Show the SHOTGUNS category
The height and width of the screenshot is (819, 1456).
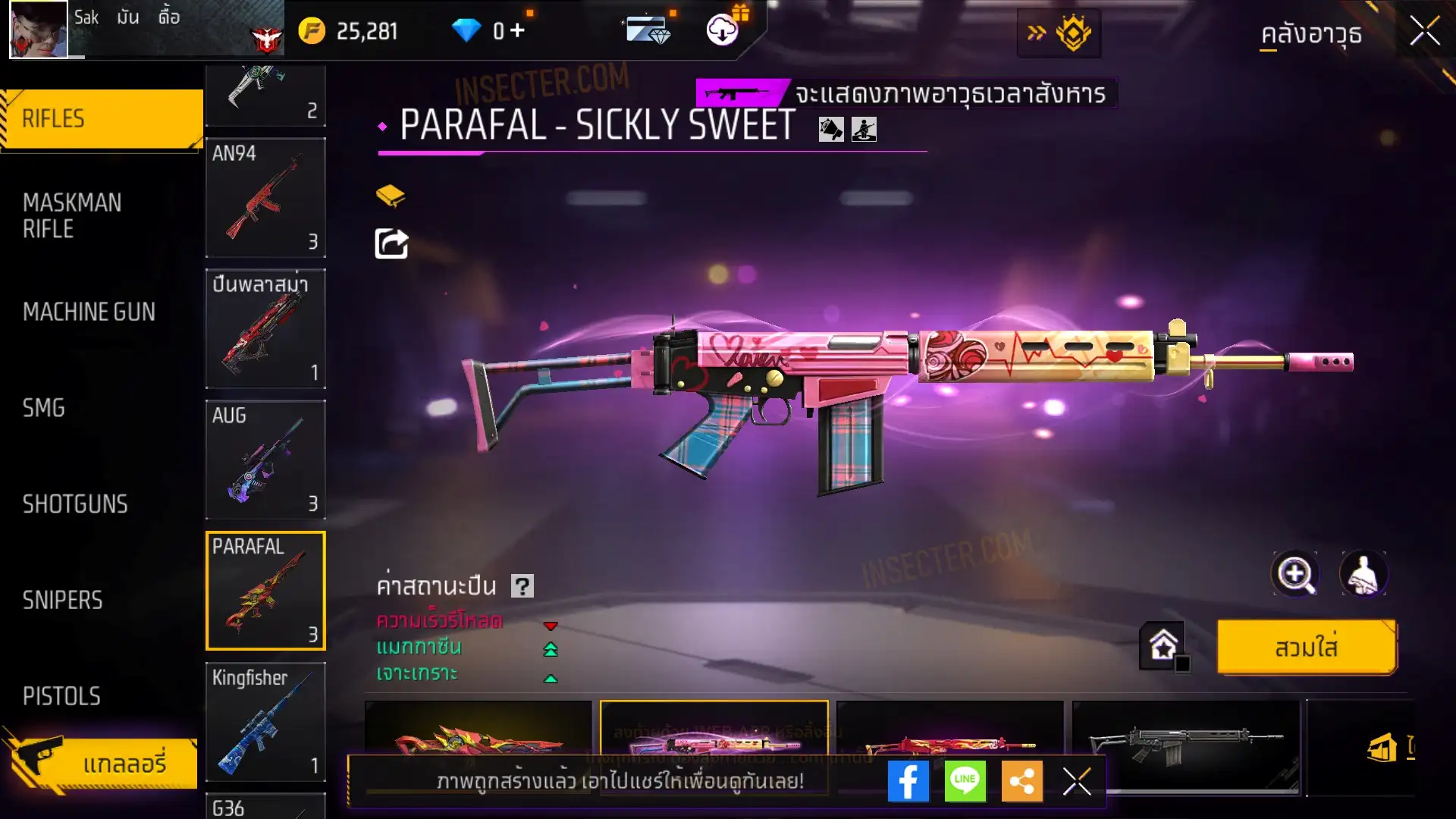(75, 504)
